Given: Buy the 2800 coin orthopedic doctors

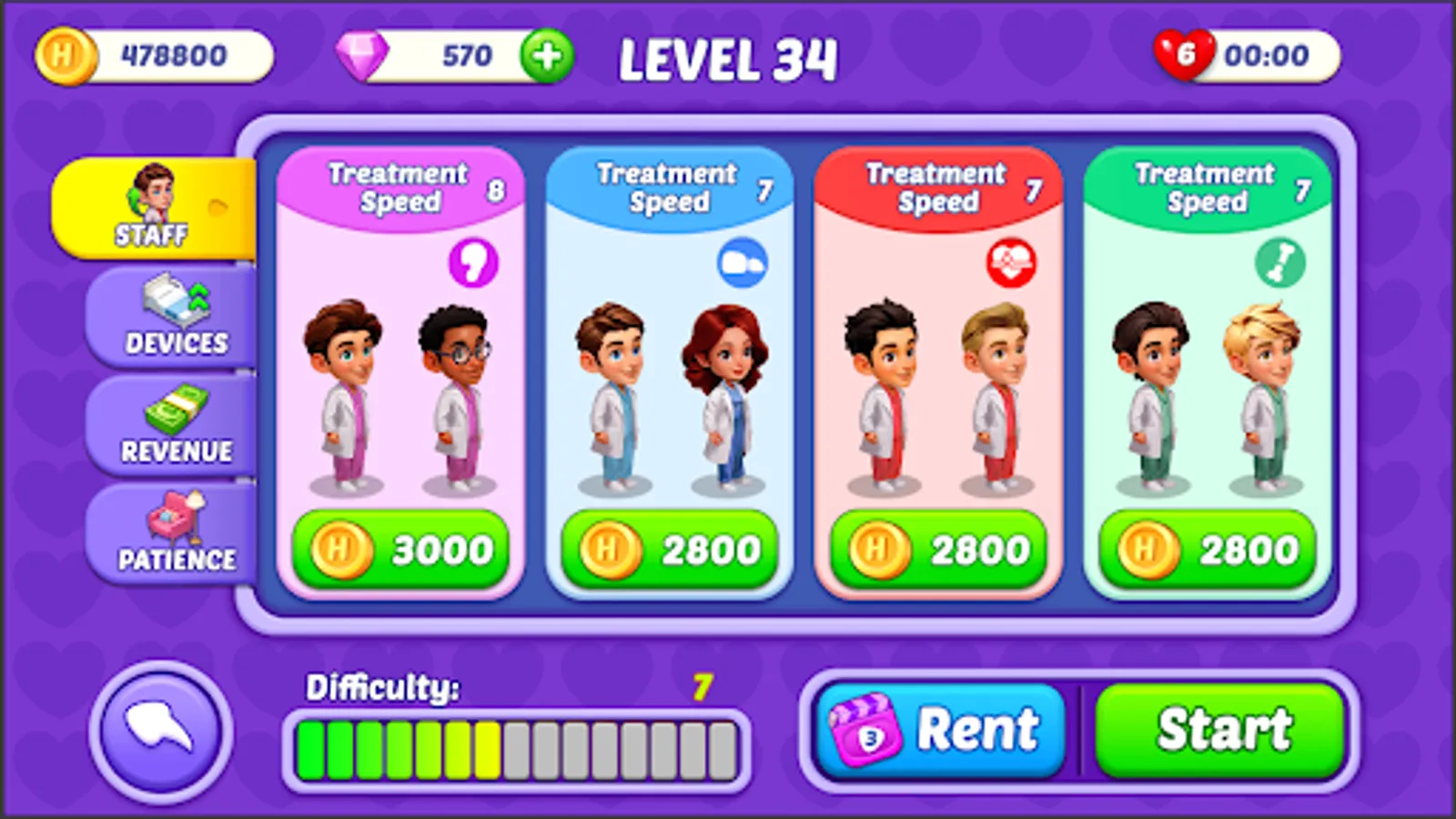Looking at the screenshot, I should [1208, 549].
